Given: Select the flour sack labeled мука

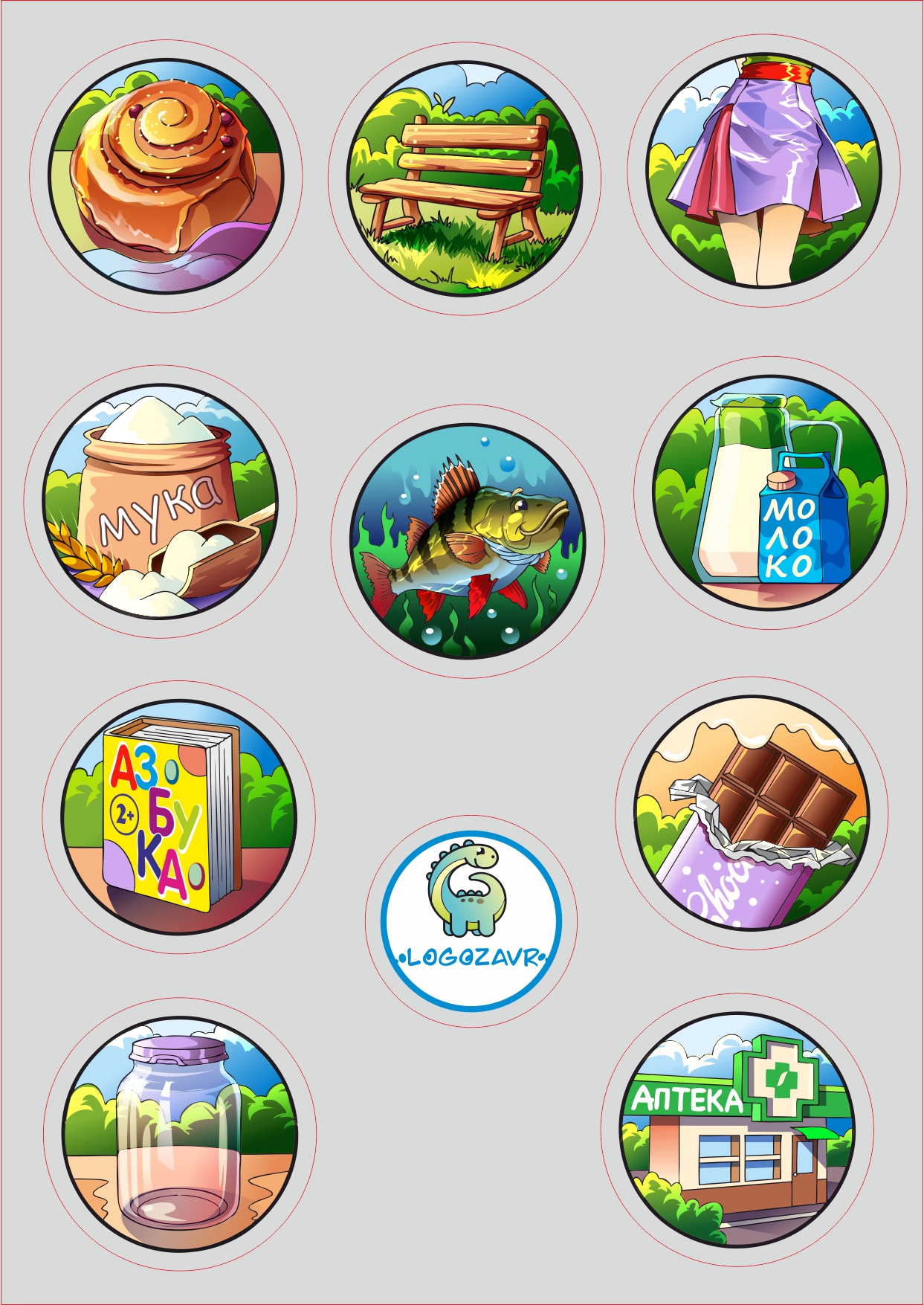Looking at the screenshot, I should pos(161,502).
